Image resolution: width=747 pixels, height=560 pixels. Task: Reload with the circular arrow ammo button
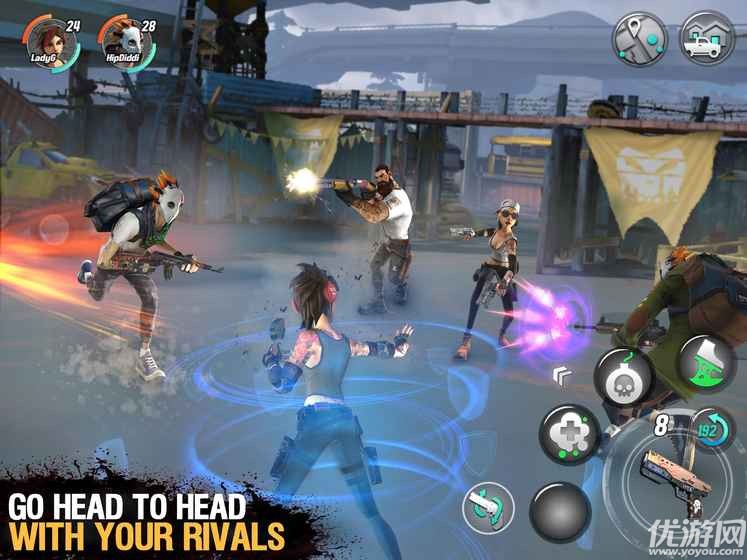[711, 430]
